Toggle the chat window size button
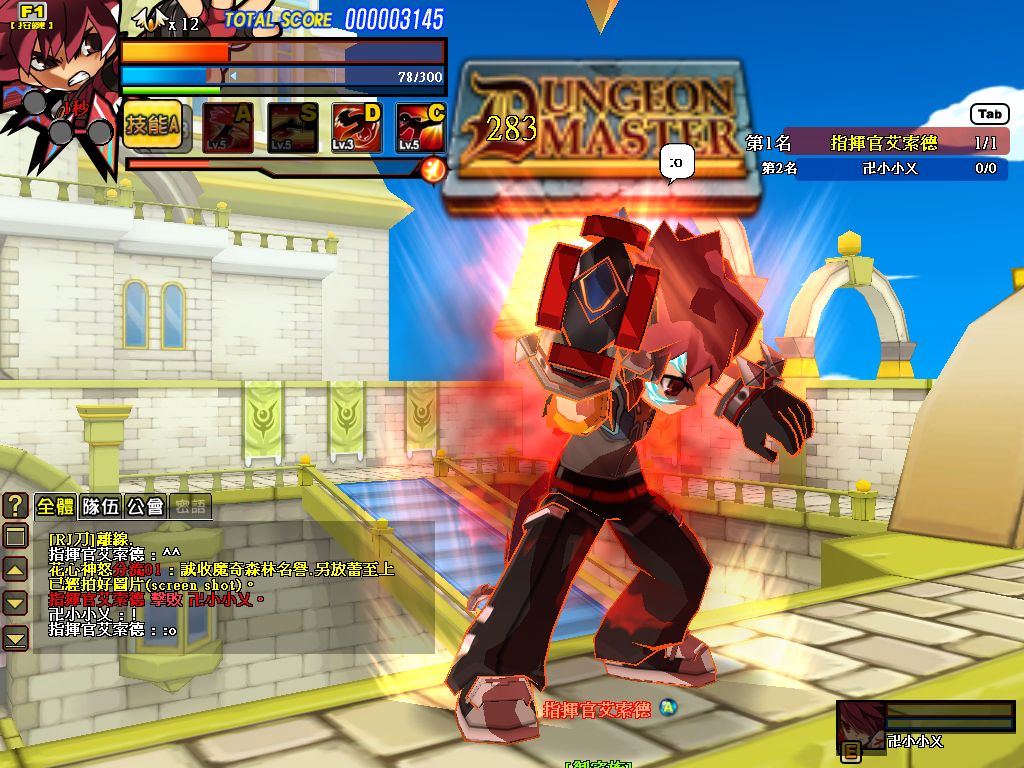The width and height of the screenshot is (1024, 768). (x=15, y=537)
